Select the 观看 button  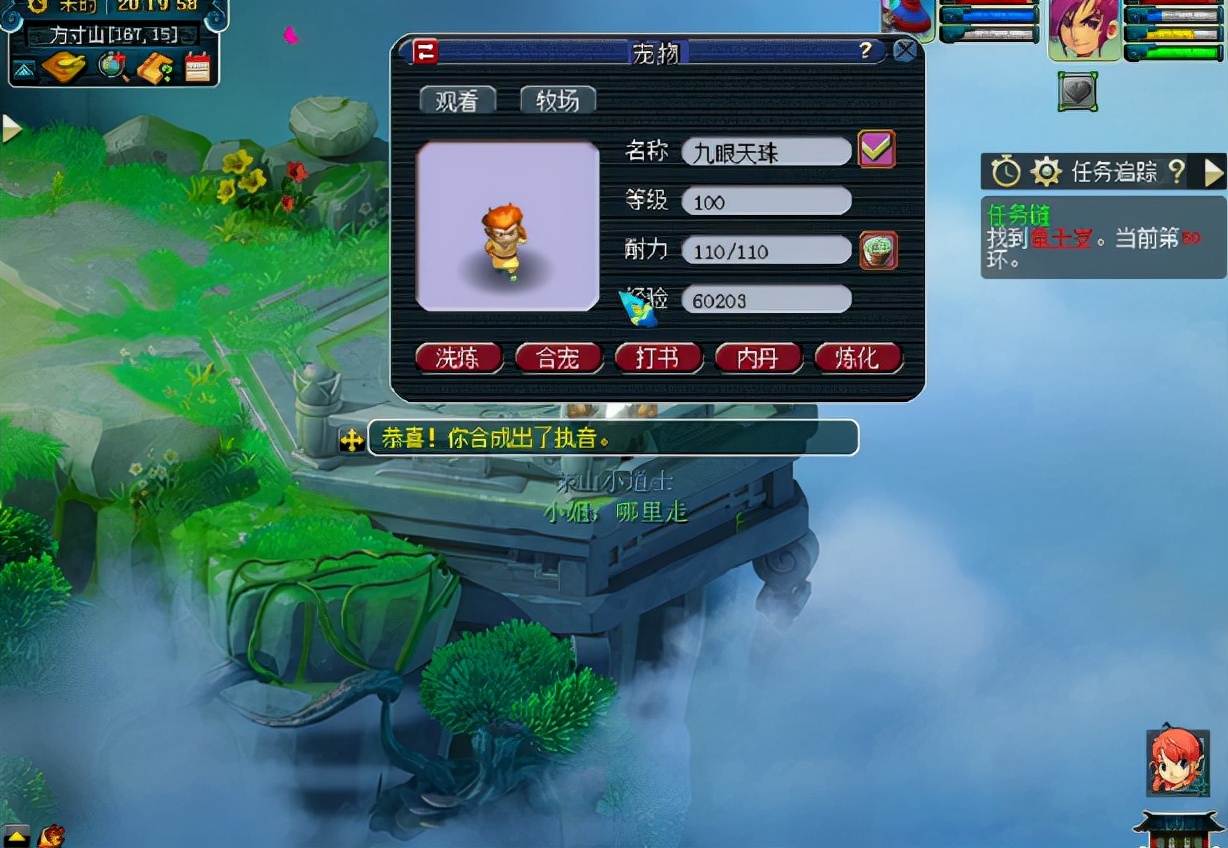click(458, 100)
